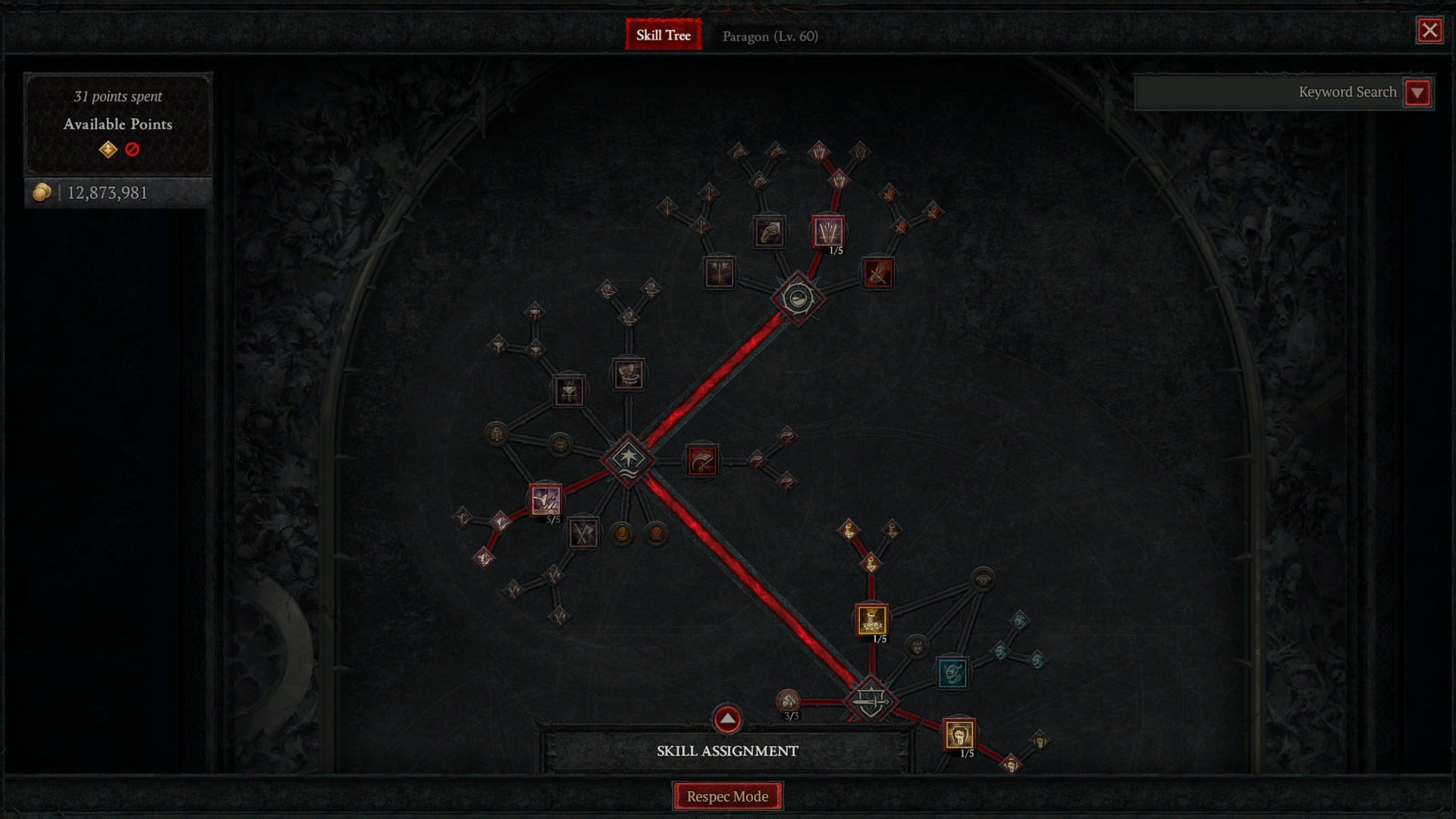Click the gold coin icon beside the currency total

[42, 192]
